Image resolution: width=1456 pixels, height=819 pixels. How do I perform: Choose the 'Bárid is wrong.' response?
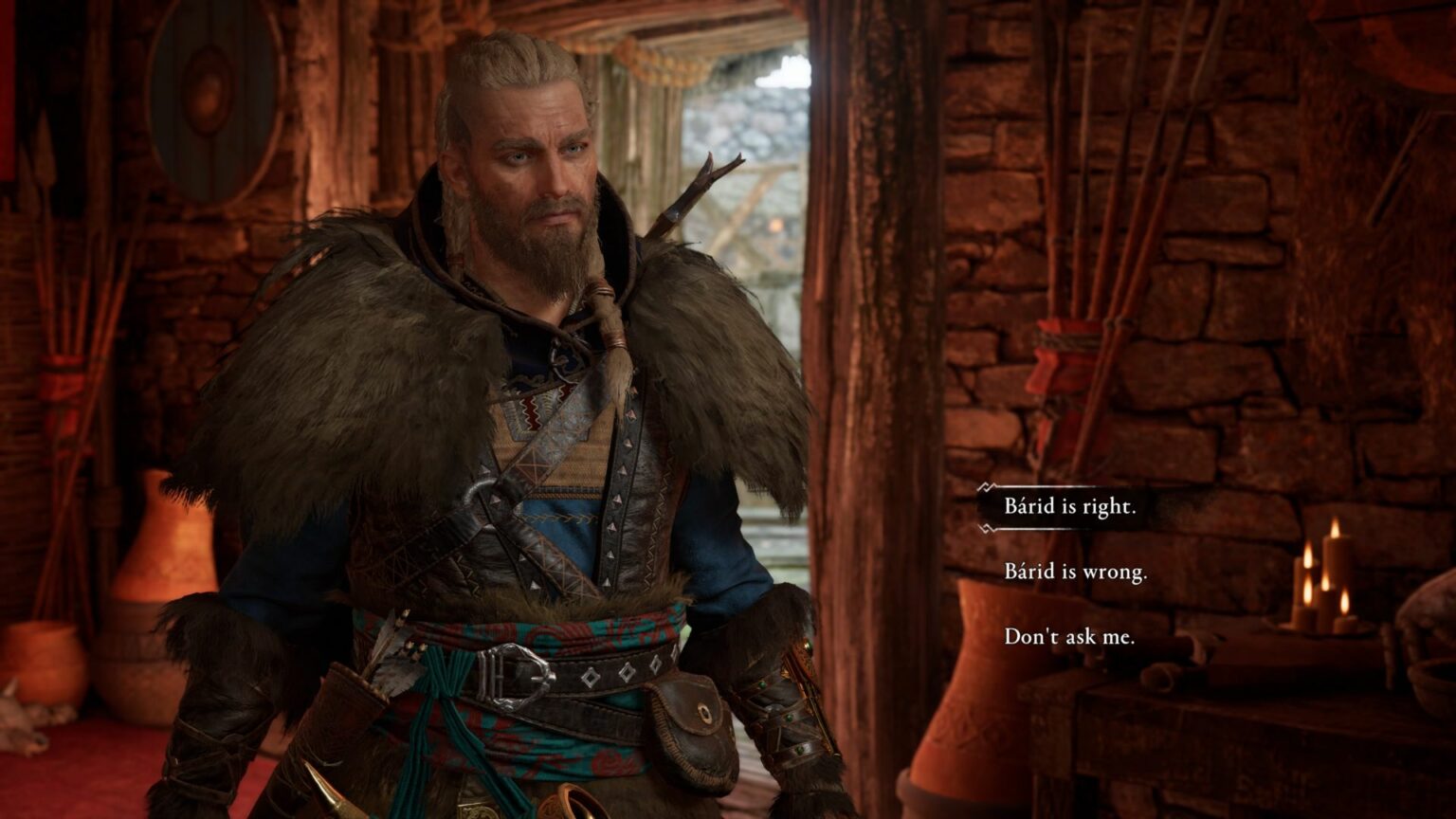1074,573
